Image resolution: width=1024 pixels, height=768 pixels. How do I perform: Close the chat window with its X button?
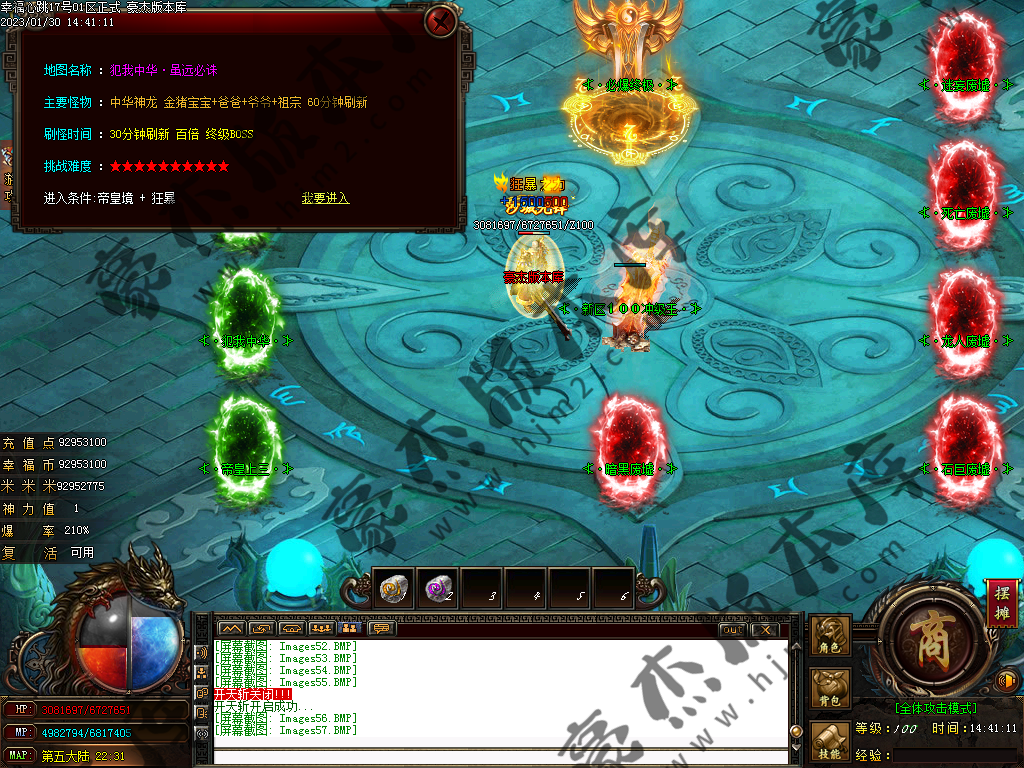[x=764, y=629]
